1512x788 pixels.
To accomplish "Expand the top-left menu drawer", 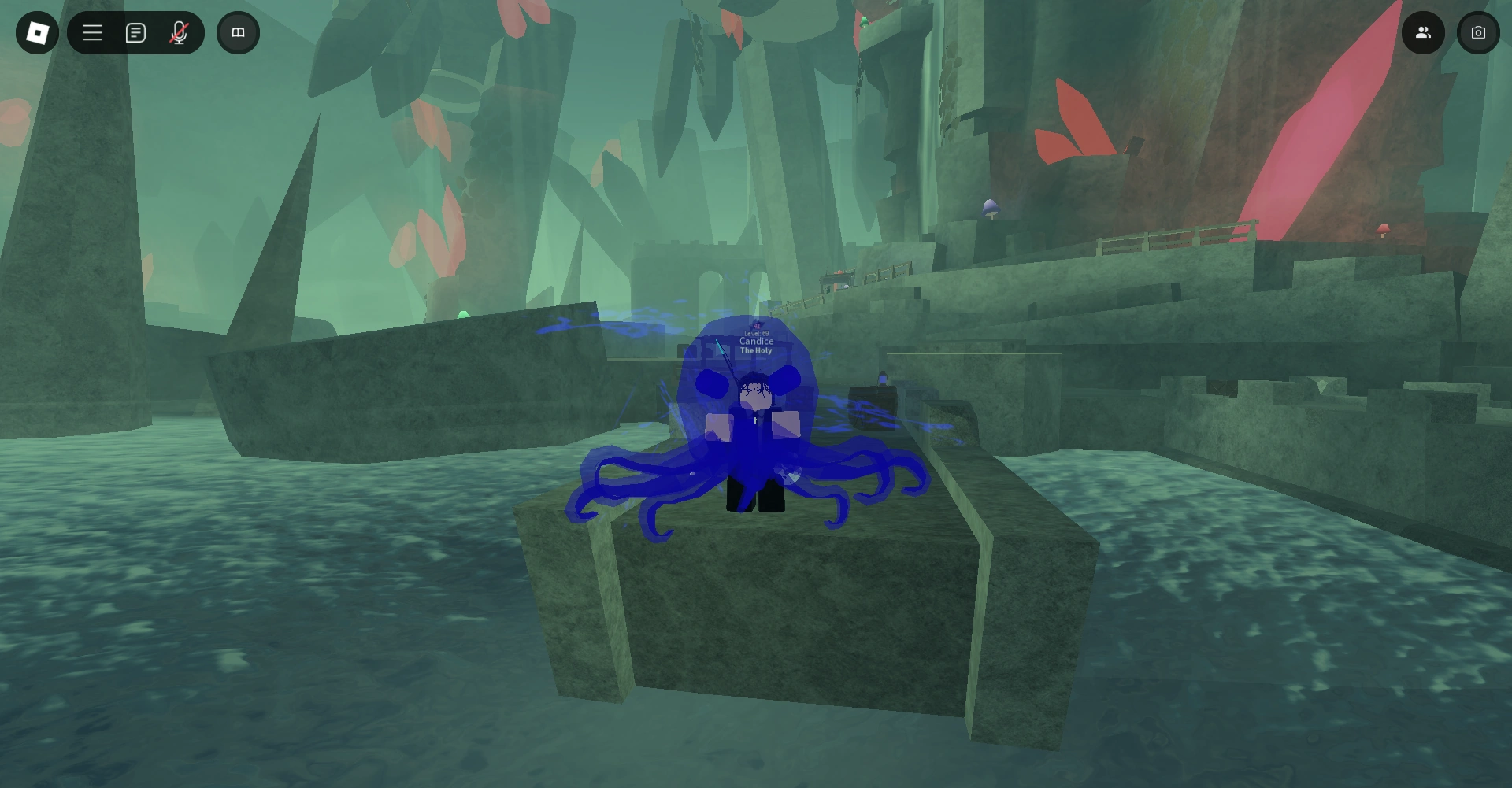I will 92,32.
